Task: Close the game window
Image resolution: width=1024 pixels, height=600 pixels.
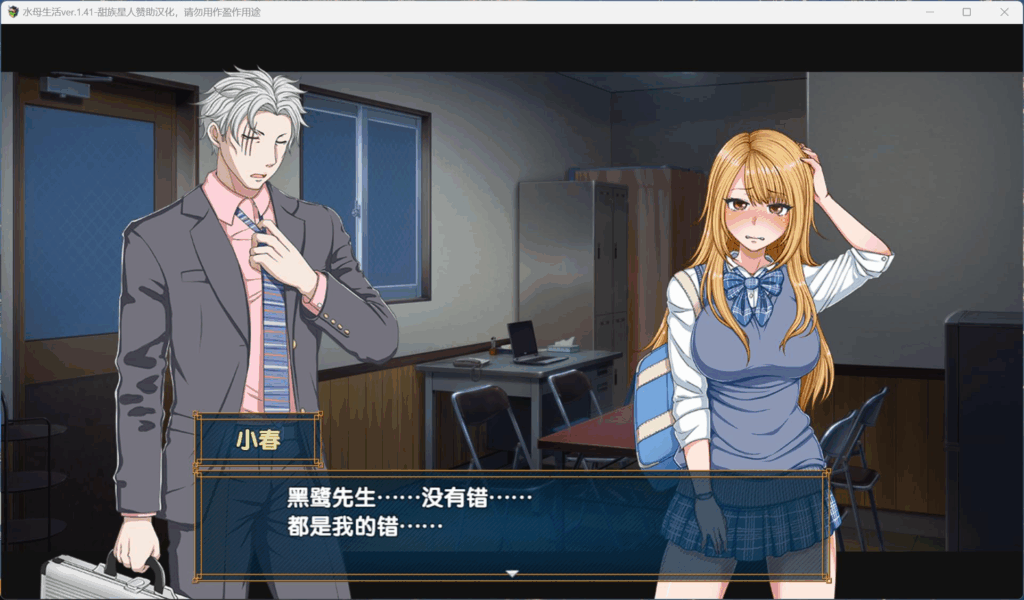Action: point(1003,12)
